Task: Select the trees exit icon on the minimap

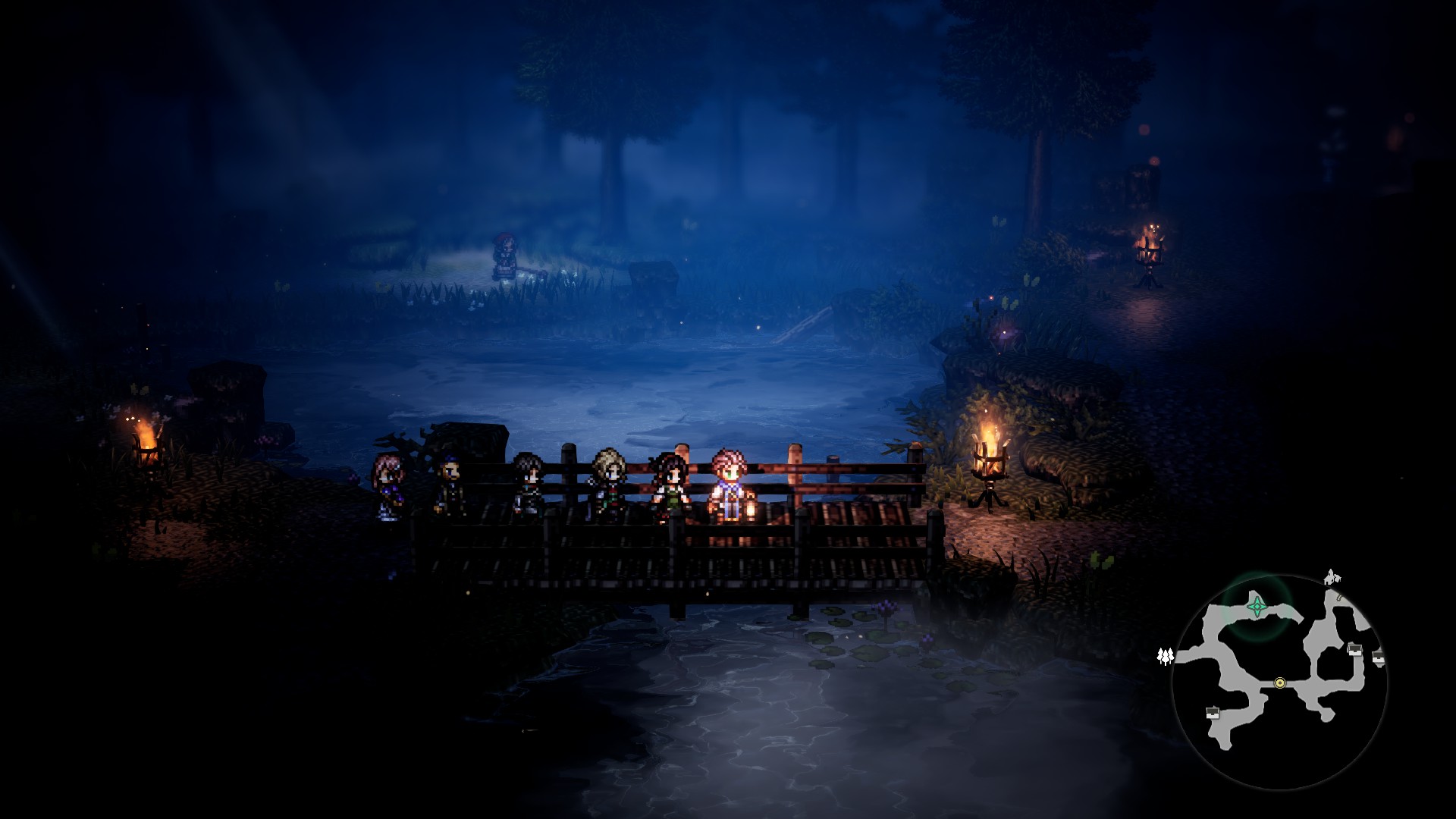Action: click(x=1166, y=655)
